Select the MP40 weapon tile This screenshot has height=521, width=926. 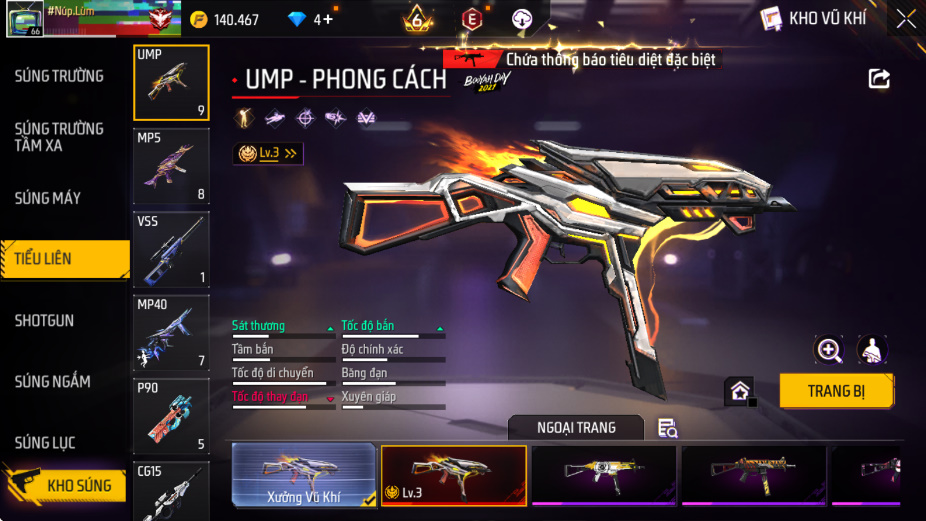click(171, 333)
